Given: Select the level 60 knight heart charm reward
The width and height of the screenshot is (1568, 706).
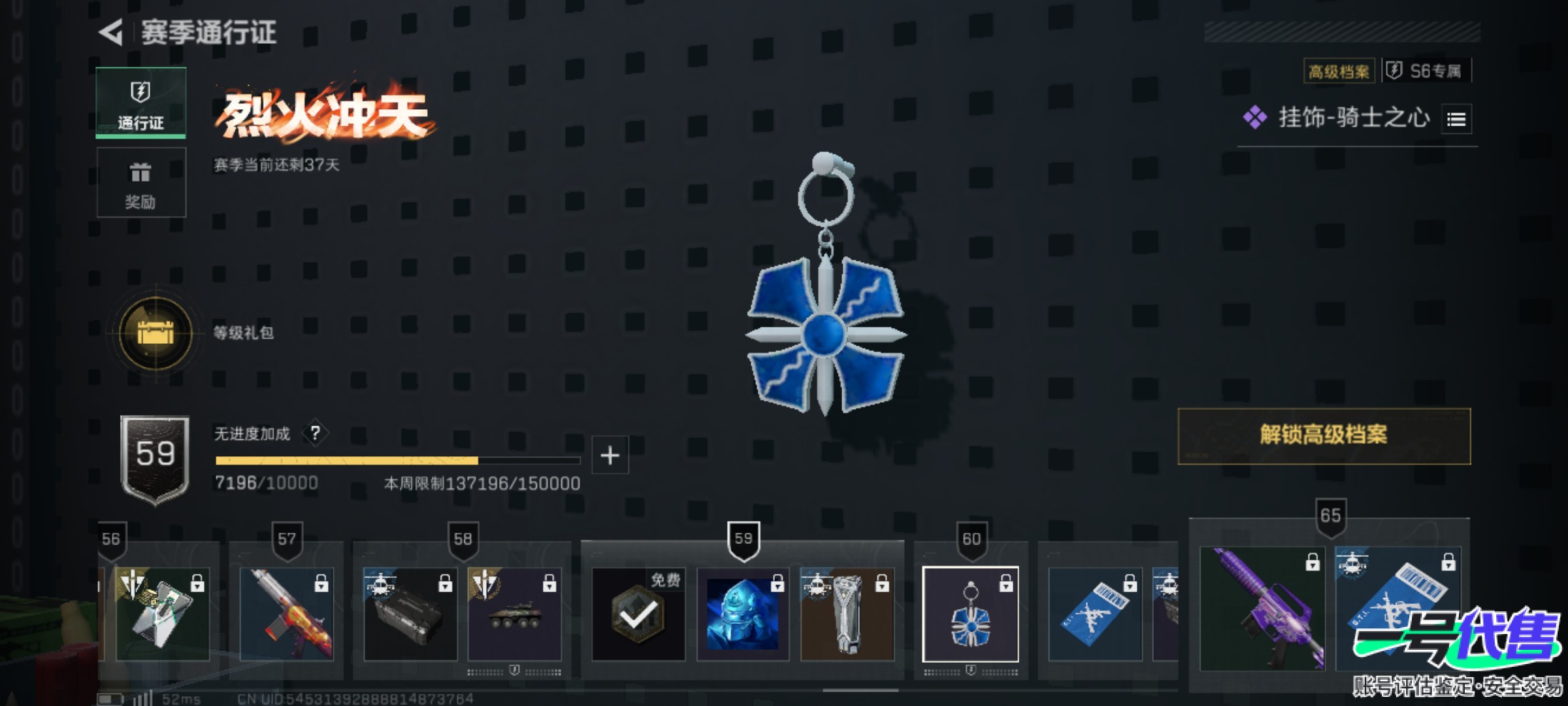Looking at the screenshot, I should tap(970, 614).
